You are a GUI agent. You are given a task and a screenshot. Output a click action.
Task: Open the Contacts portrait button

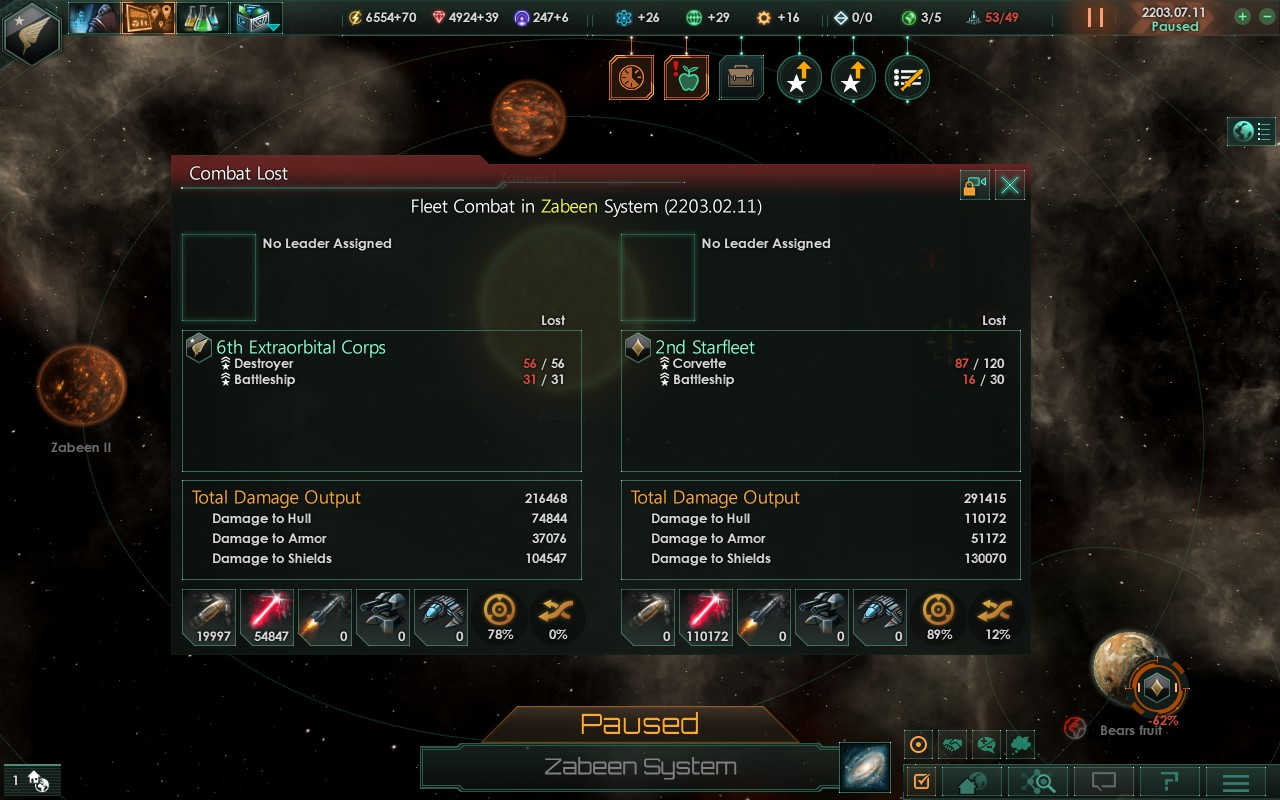pos(94,17)
